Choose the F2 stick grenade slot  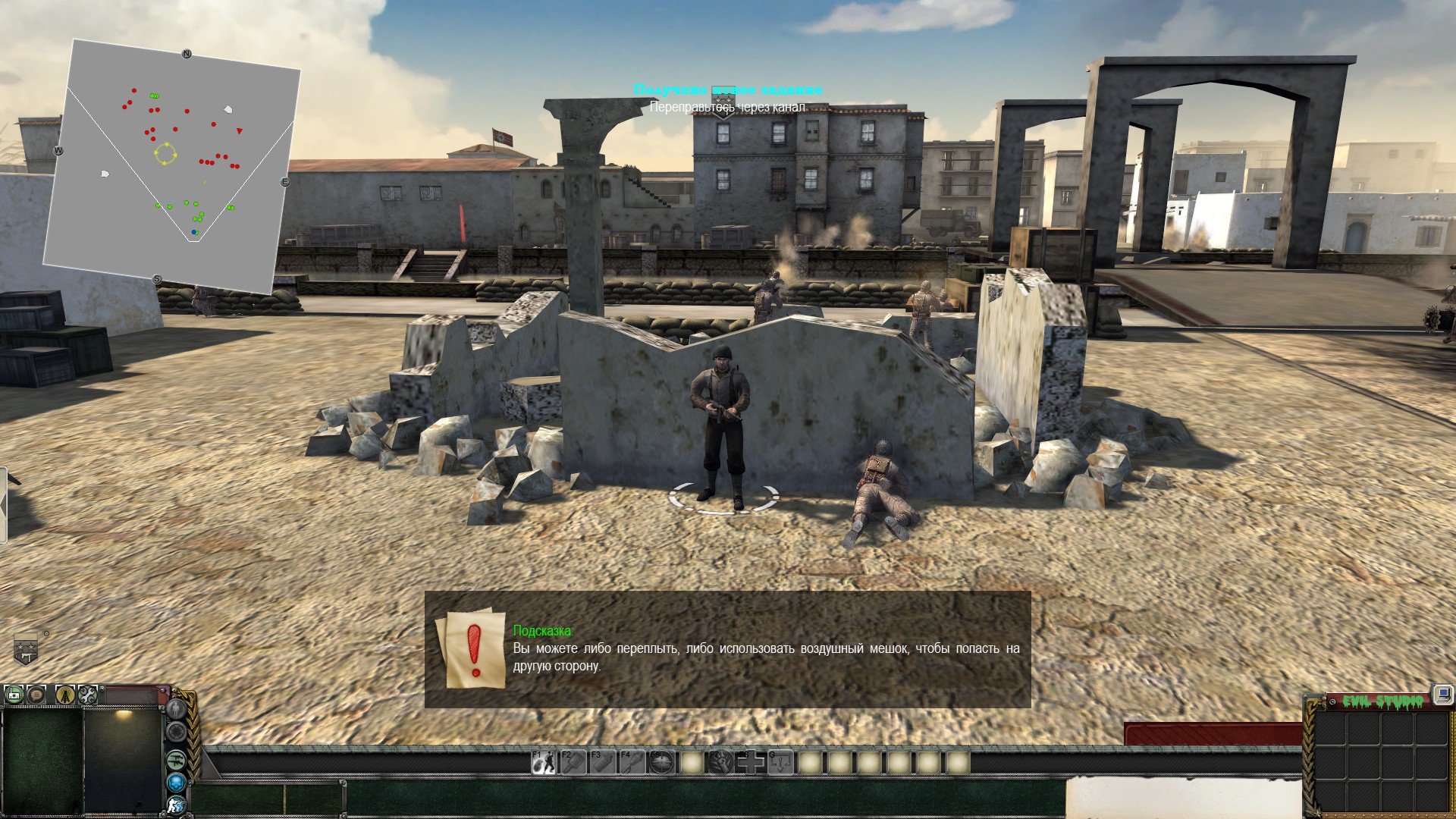click(573, 762)
